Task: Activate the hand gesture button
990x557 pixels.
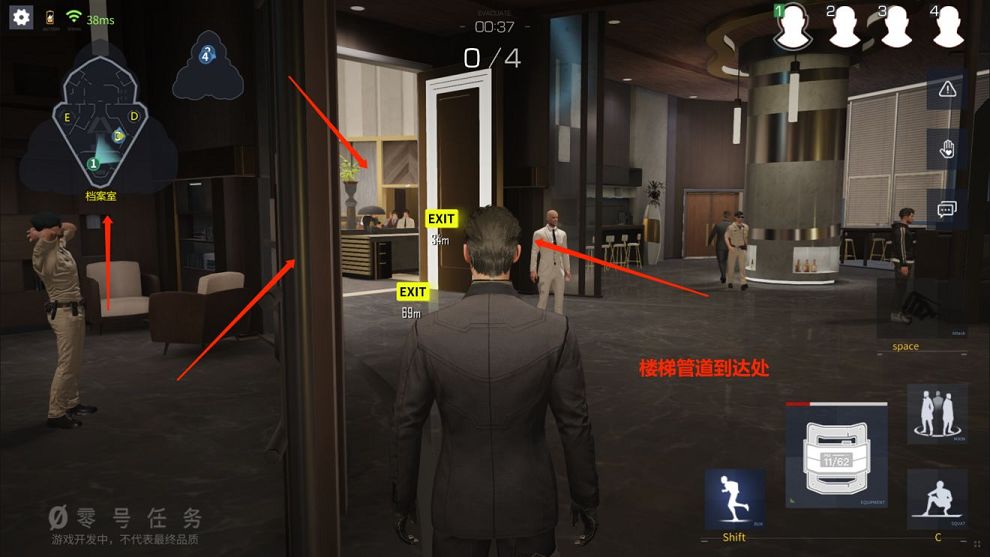Action: pos(947,149)
